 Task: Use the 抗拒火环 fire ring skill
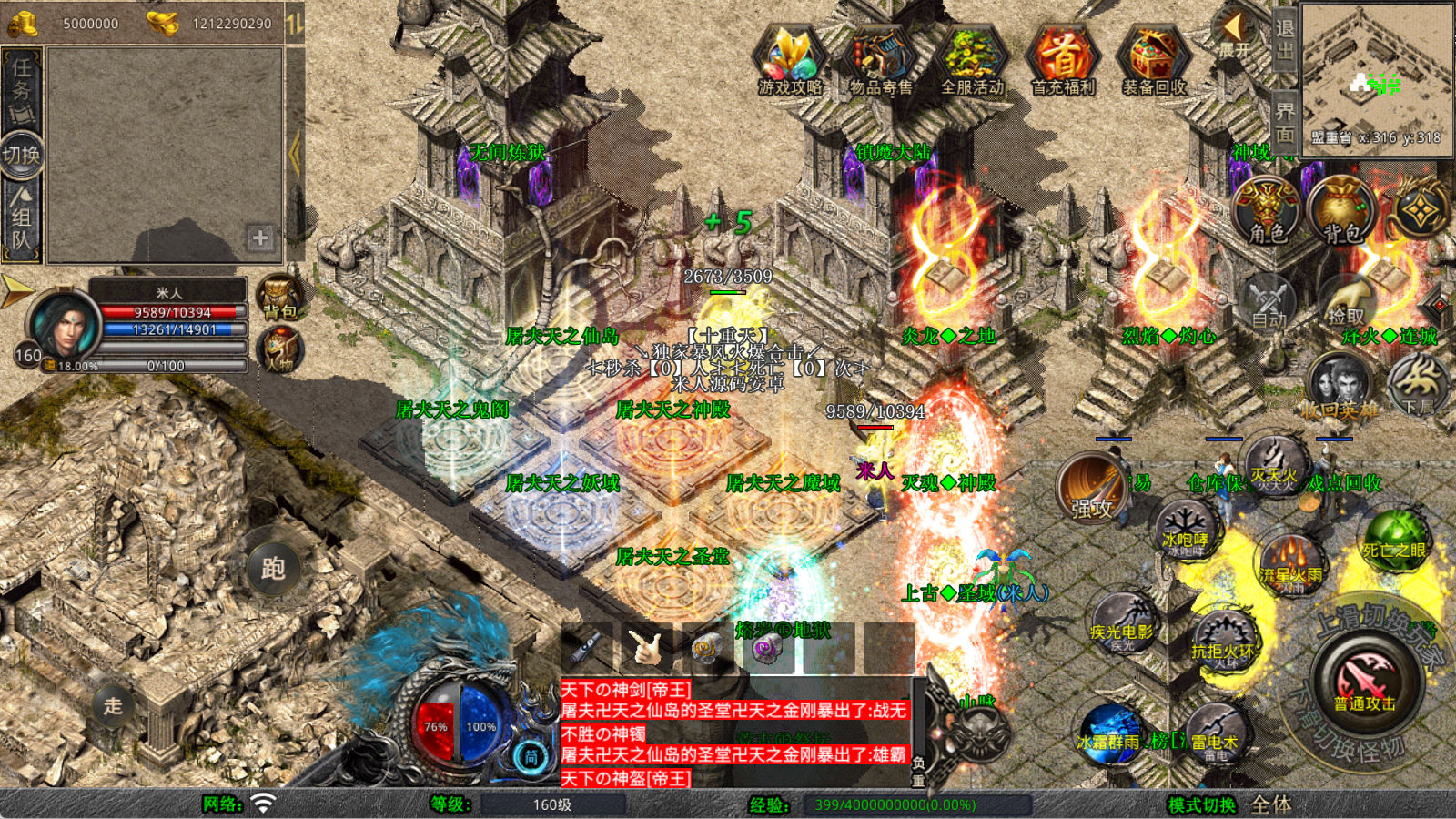pos(1224,640)
